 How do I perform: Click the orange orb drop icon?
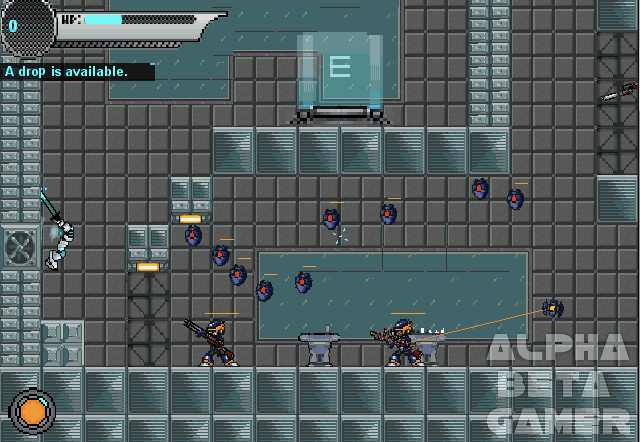click(33, 411)
